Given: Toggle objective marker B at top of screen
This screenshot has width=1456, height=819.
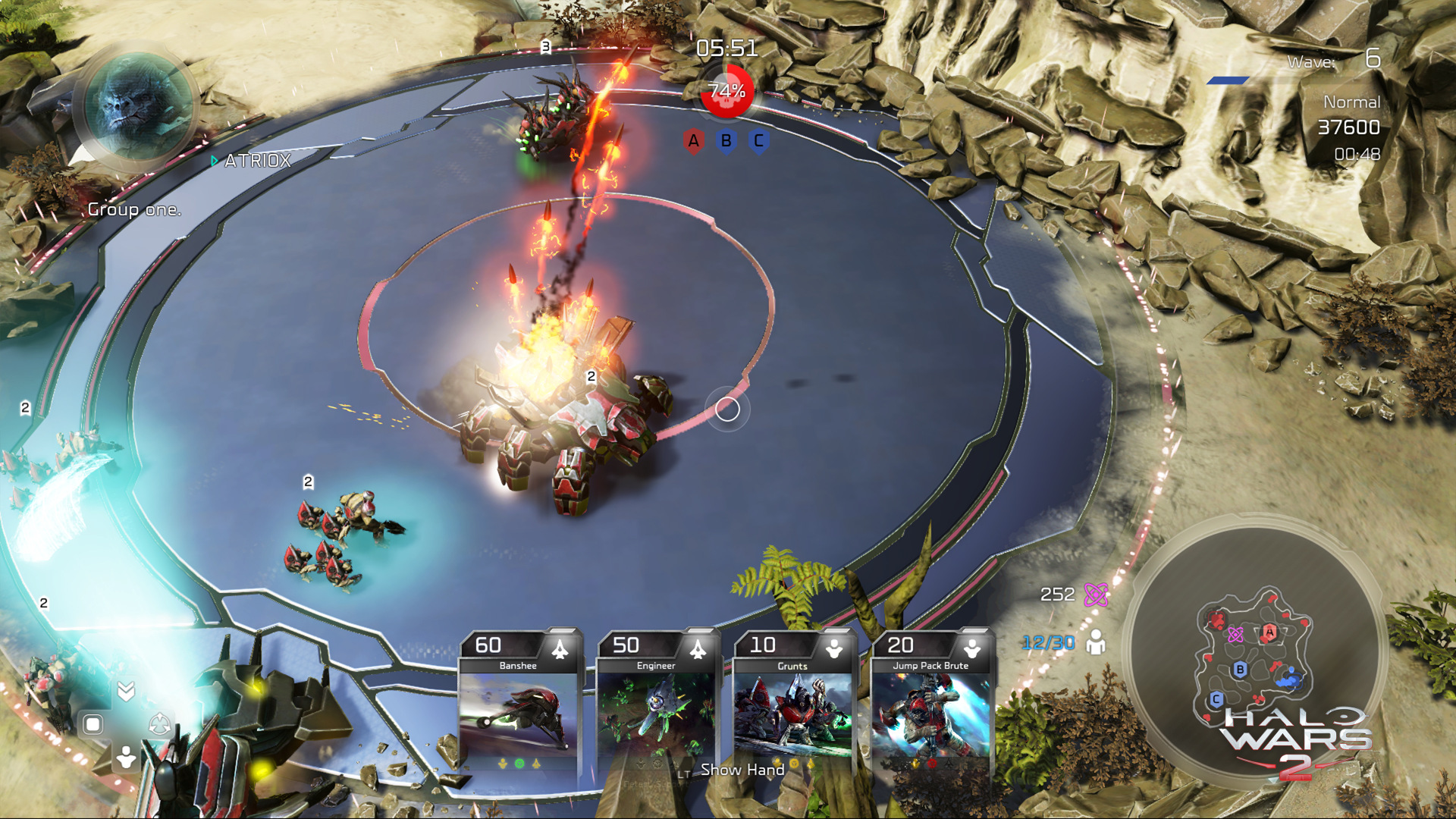Looking at the screenshot, I should click(725, 140).
